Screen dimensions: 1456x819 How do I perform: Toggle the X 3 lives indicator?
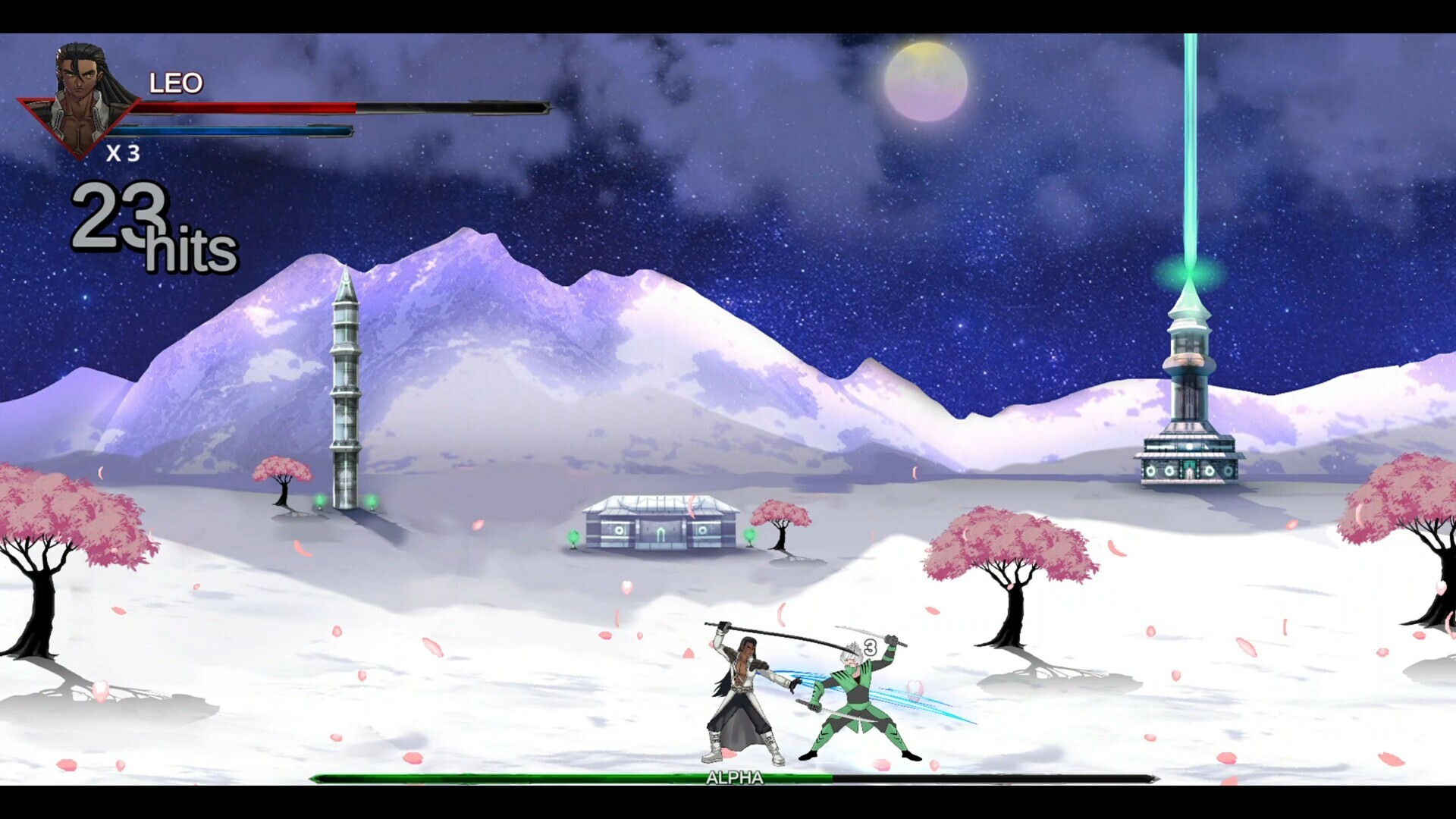[x=125, y=155]
